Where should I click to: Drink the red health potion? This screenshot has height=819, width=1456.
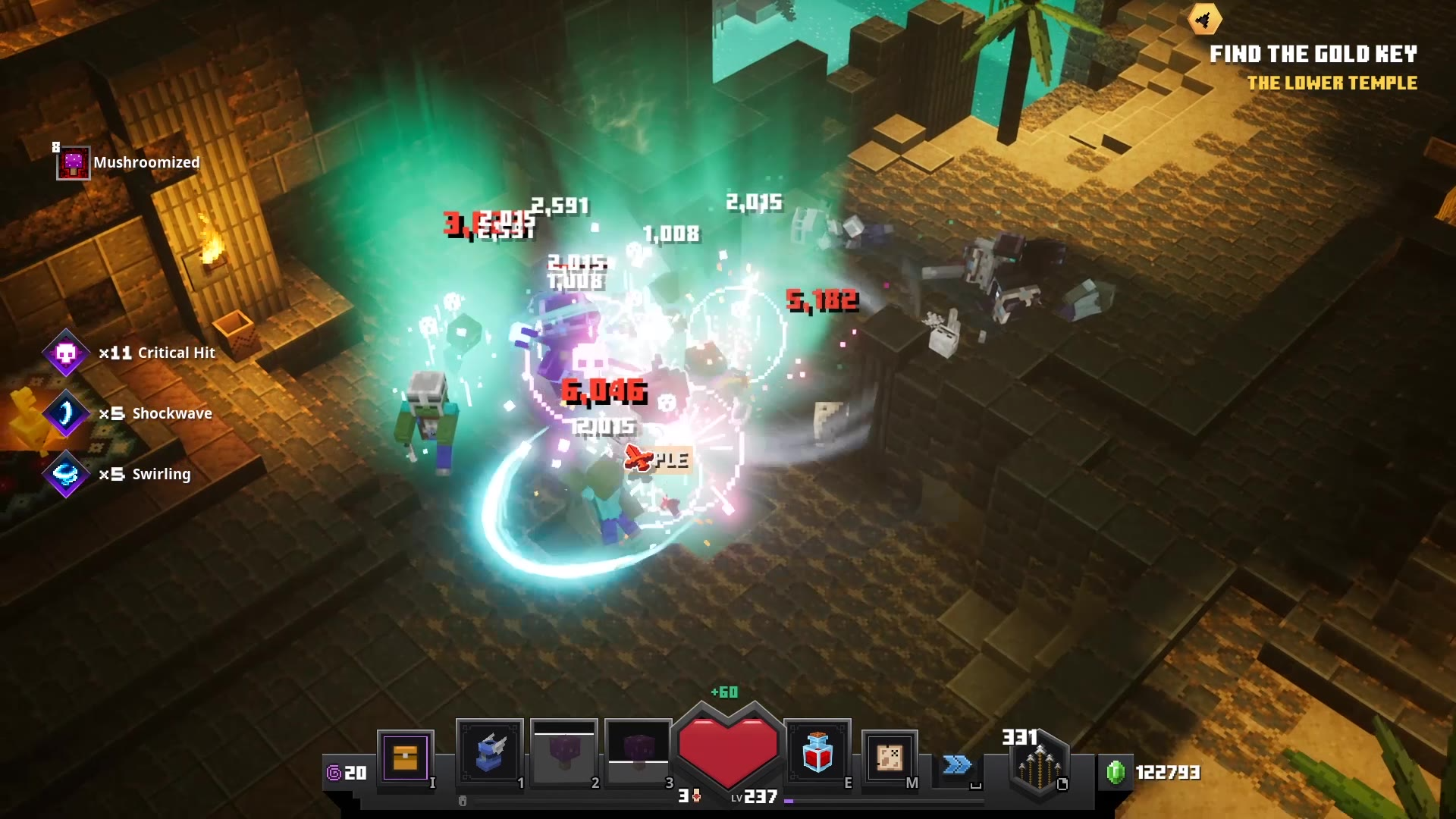click(817, 754)
